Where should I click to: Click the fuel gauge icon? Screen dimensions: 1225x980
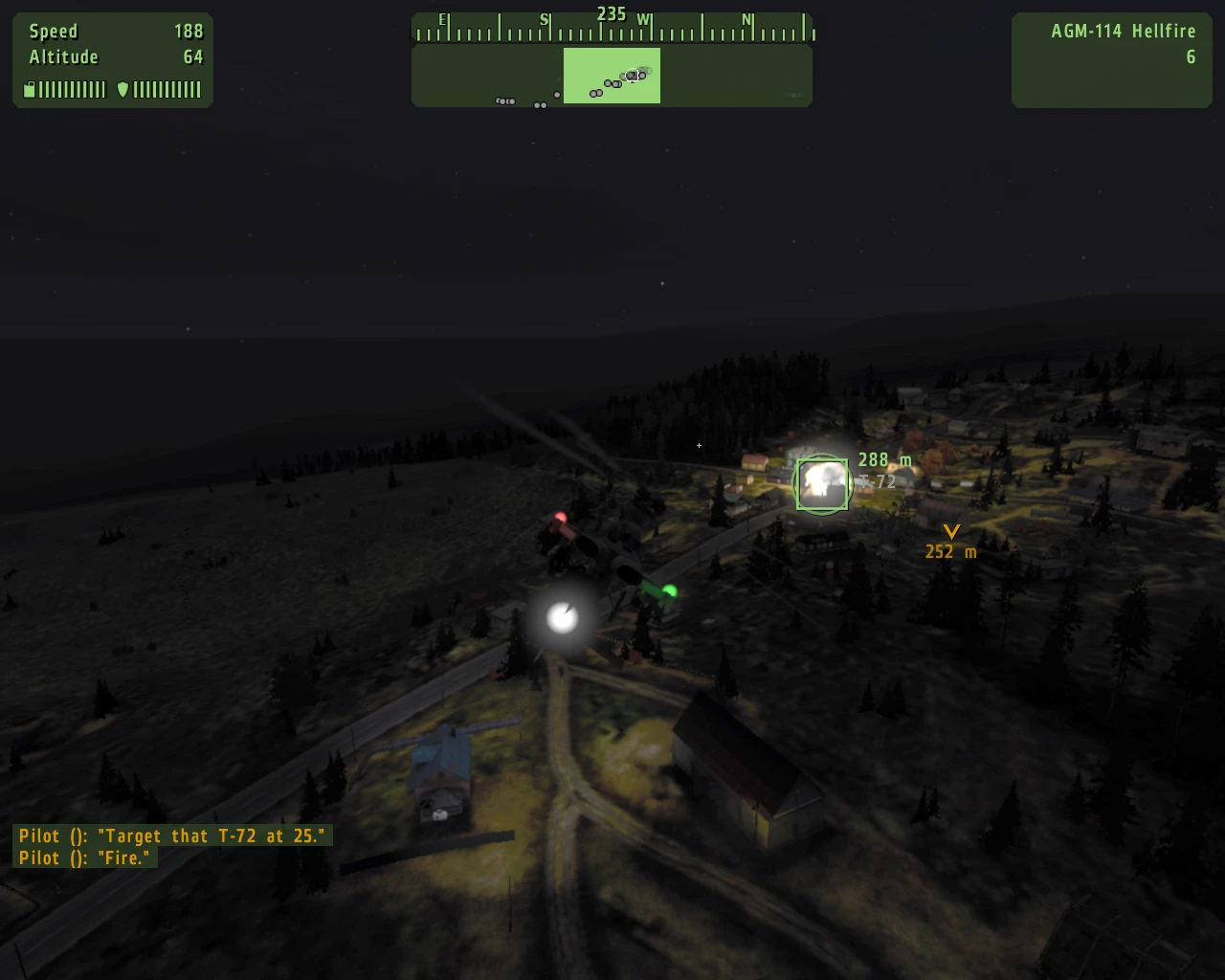29,89
